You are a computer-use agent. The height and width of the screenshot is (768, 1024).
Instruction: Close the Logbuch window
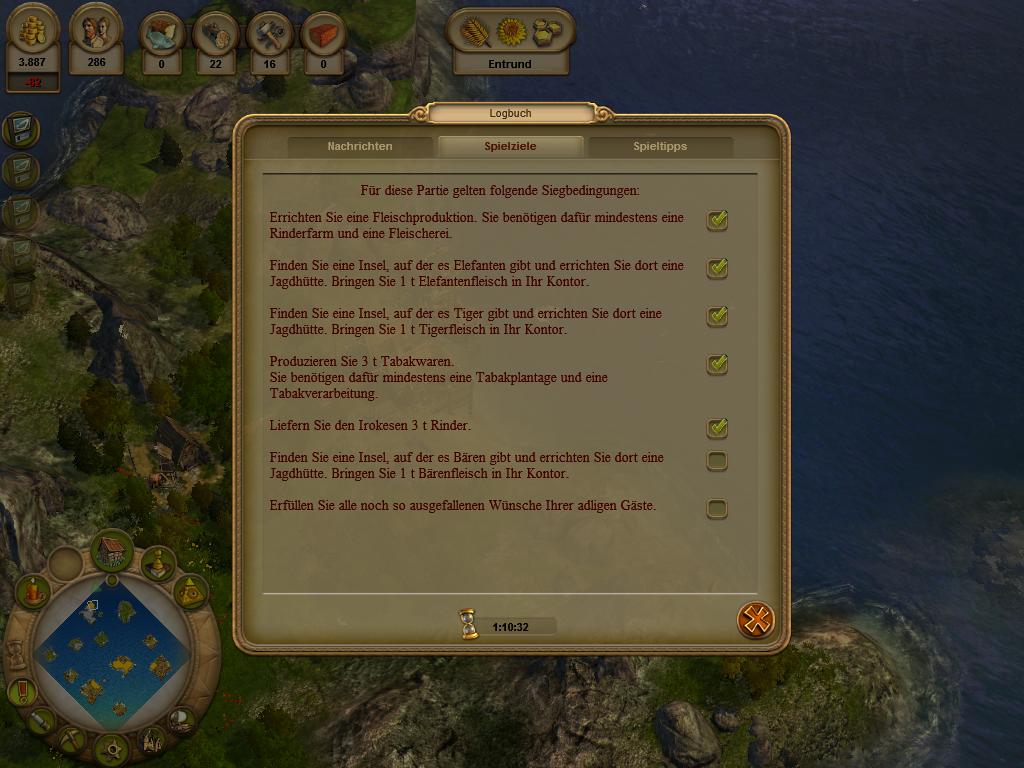click(756, 620)
